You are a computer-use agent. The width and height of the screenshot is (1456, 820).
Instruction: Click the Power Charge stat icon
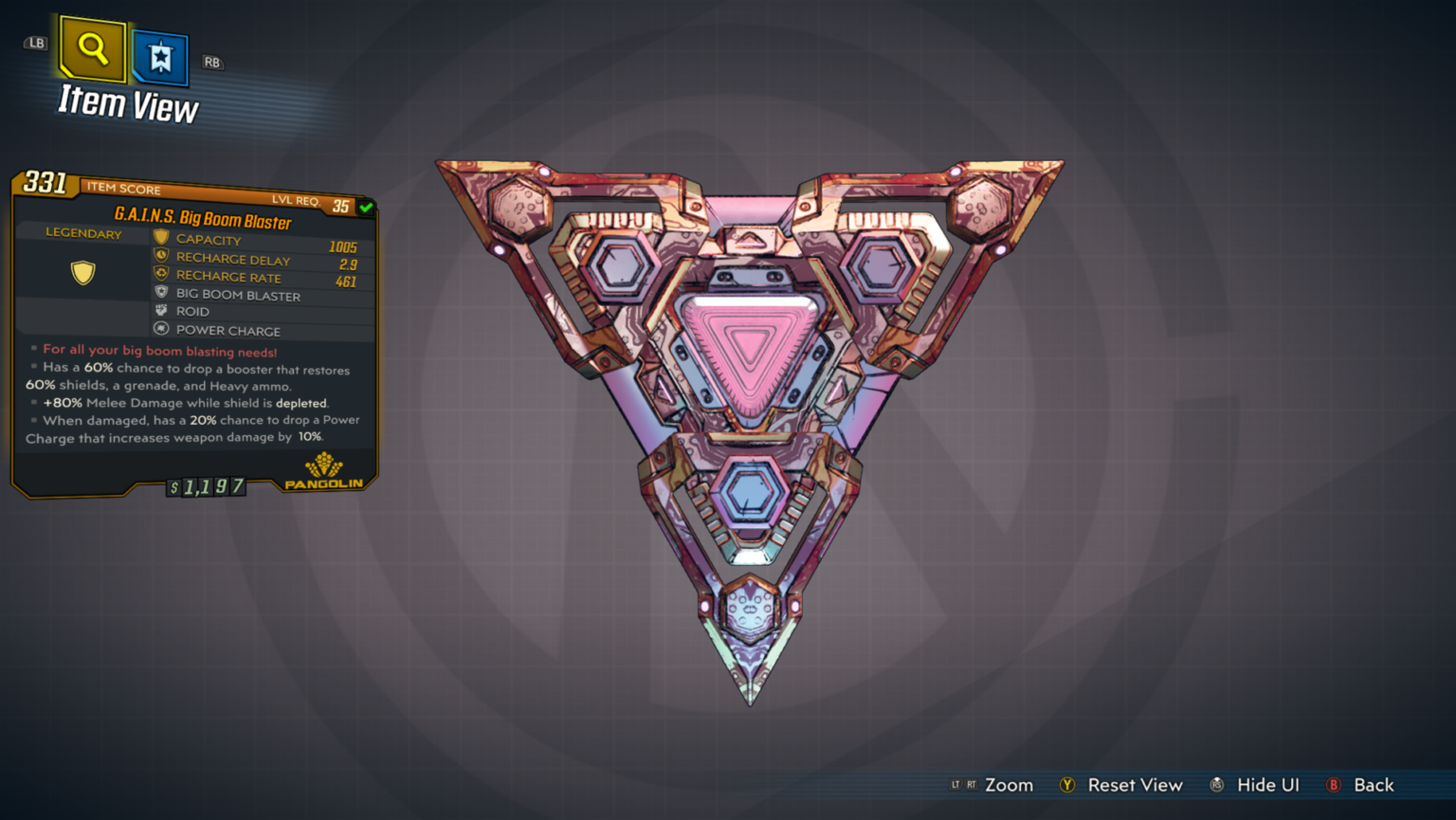(161, 328)
